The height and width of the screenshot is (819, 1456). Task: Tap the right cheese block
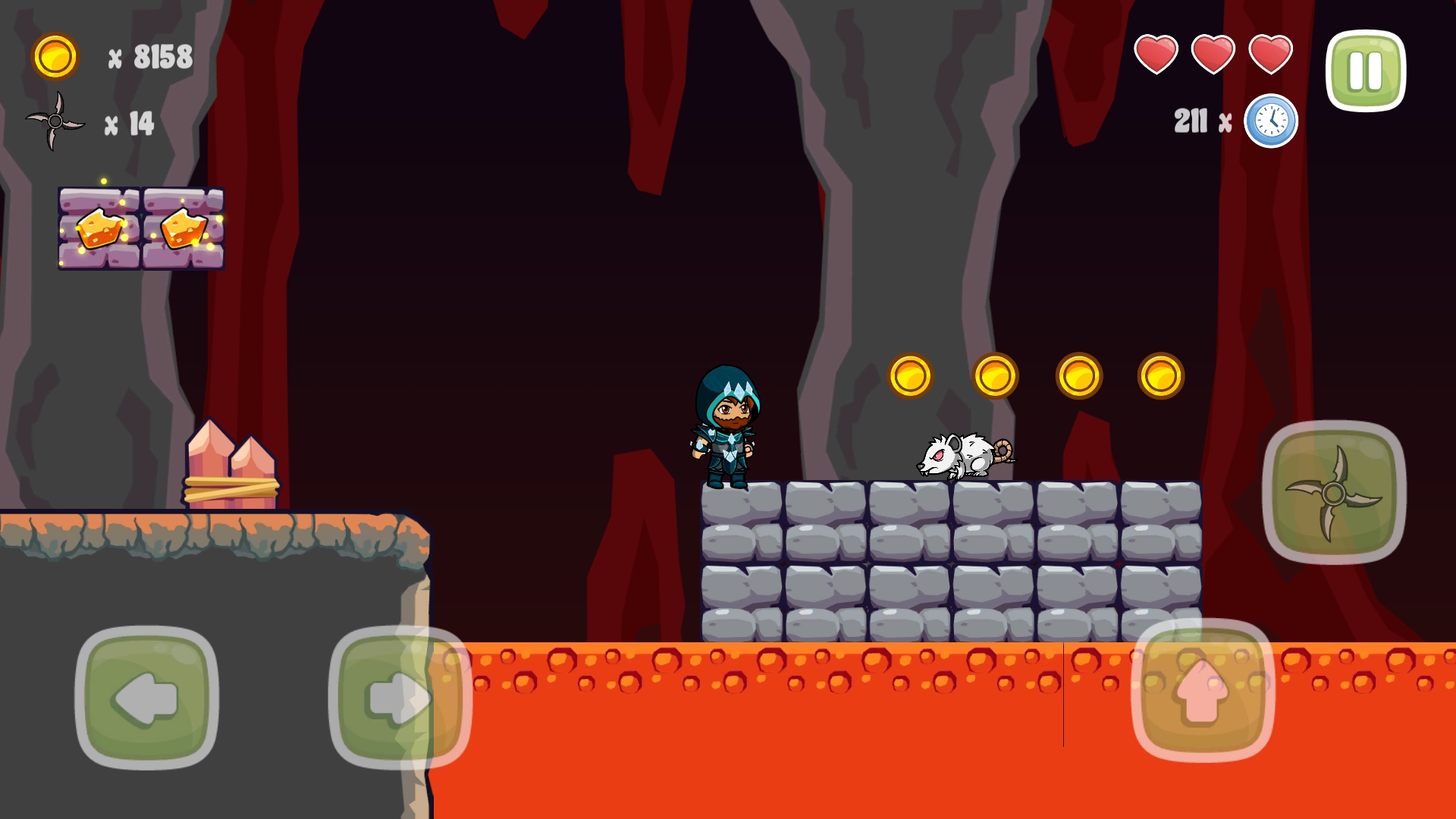coord(184,227)
